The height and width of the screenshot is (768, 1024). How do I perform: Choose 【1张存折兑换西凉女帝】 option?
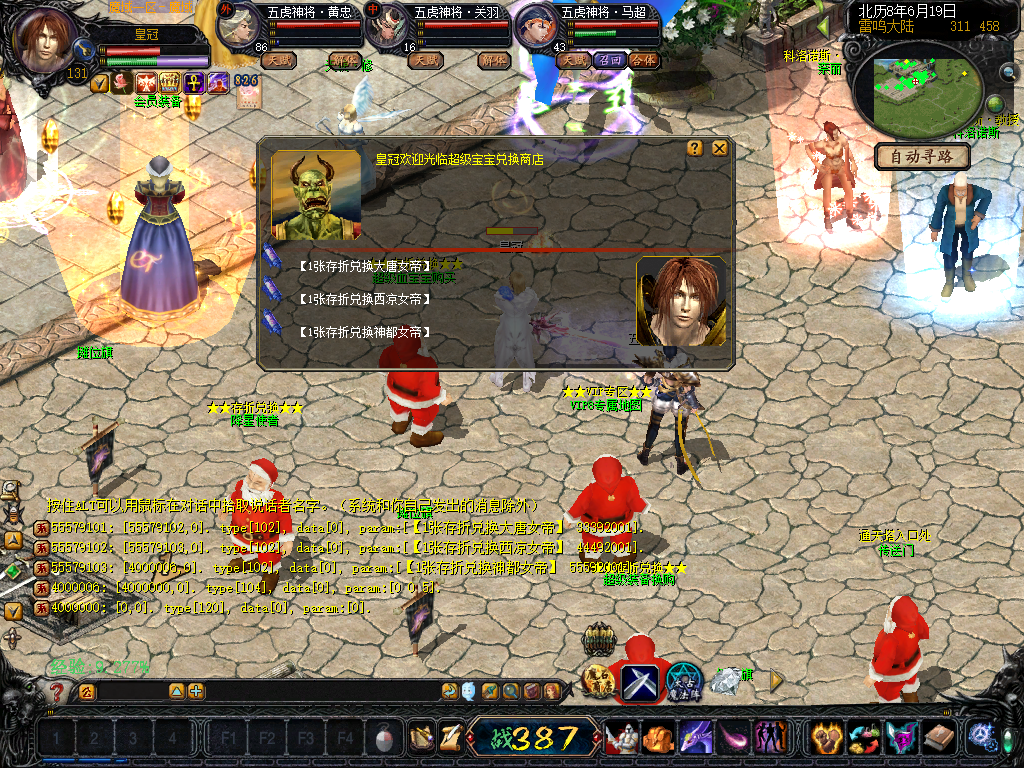pos(365,299)
